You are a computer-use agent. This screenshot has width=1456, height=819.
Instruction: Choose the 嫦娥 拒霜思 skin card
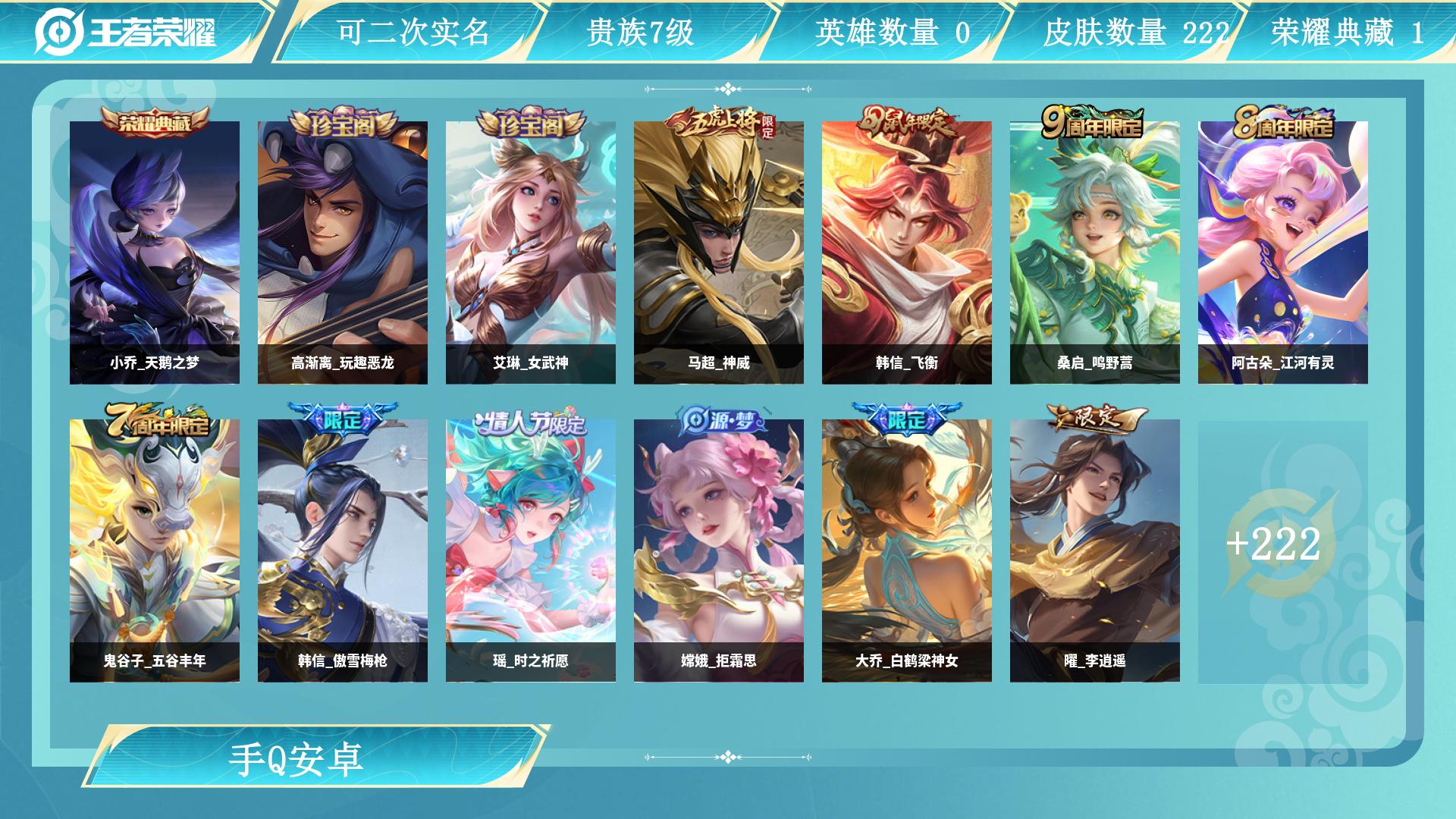click(x=719, y=551)
